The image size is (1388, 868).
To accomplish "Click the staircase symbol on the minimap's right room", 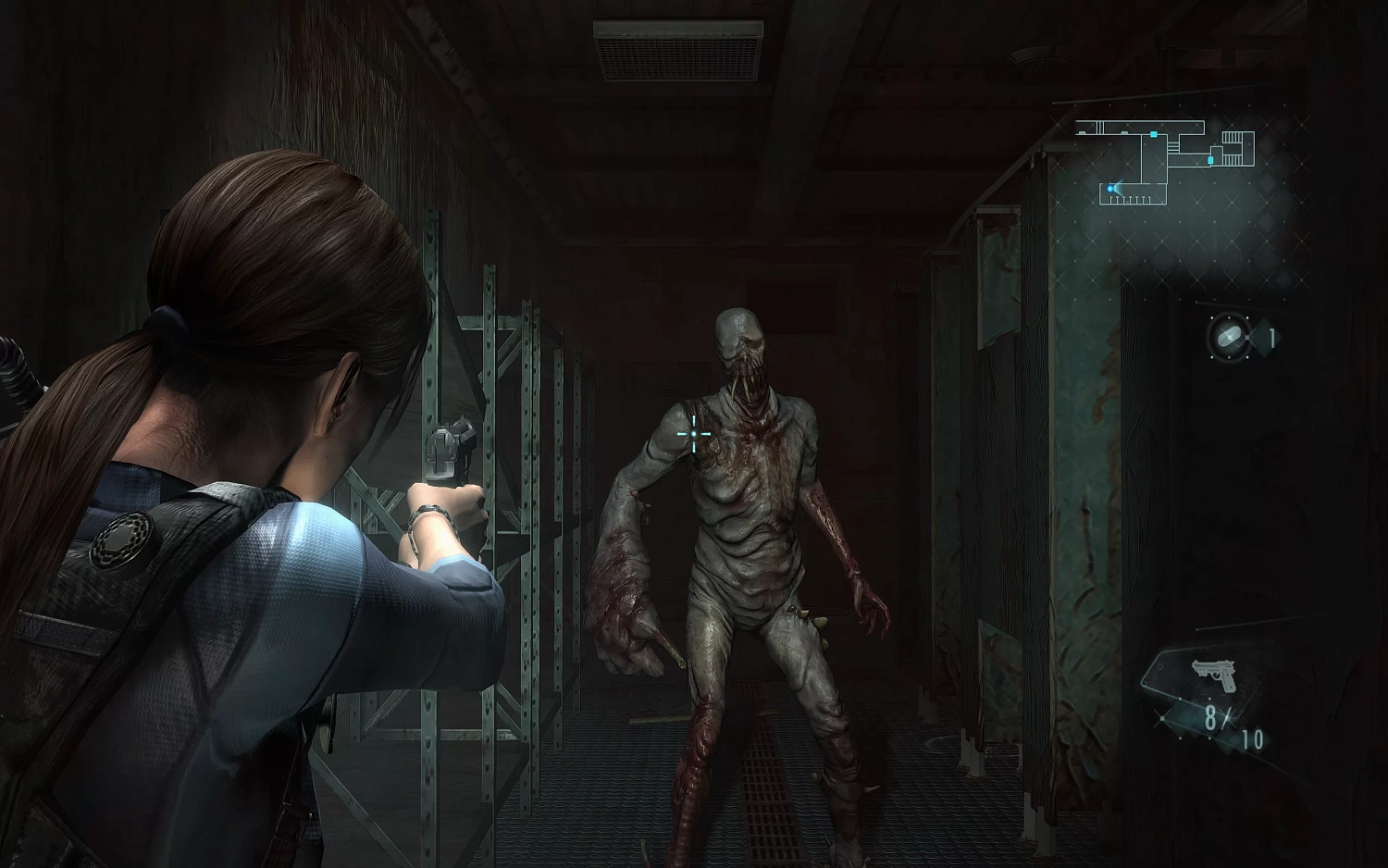I will pos(1232,137).
